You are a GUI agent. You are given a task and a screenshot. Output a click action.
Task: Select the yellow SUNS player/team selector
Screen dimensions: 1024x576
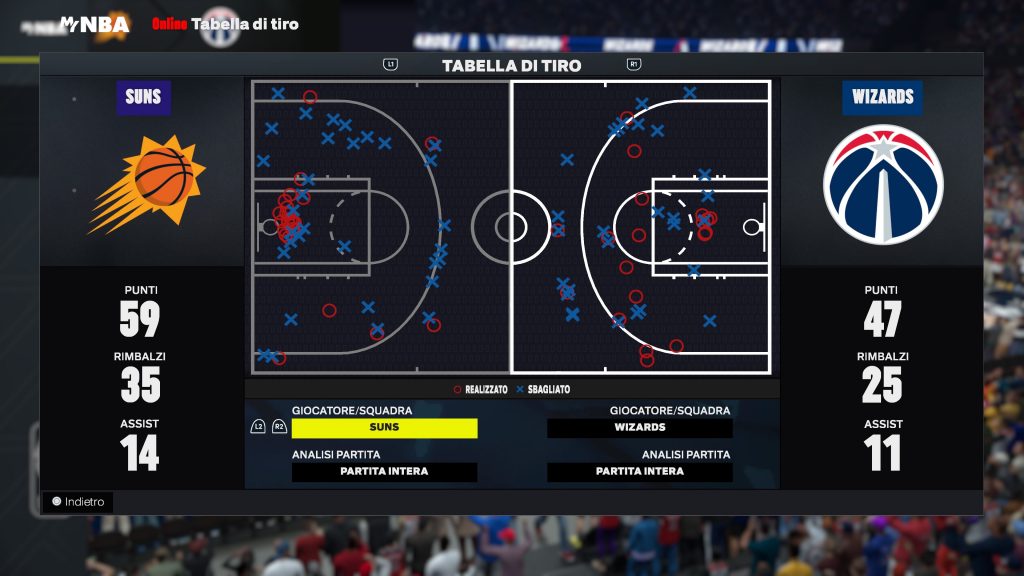(384, 428)
